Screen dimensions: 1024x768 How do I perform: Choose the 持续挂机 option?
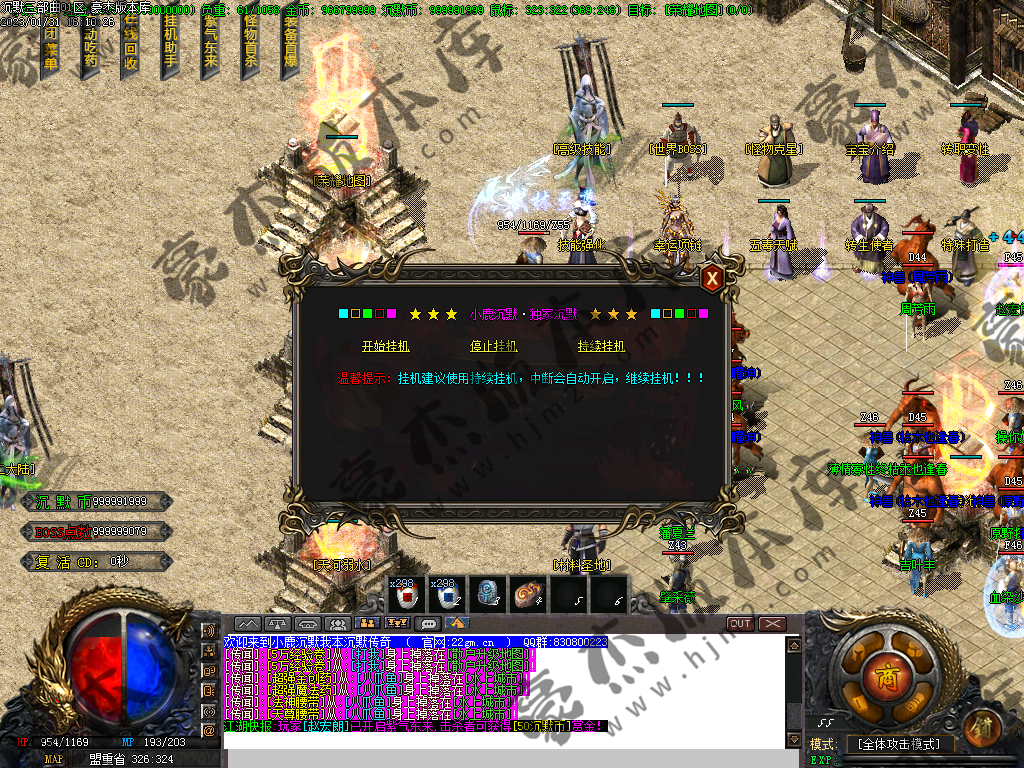click(x=601, y=346)
